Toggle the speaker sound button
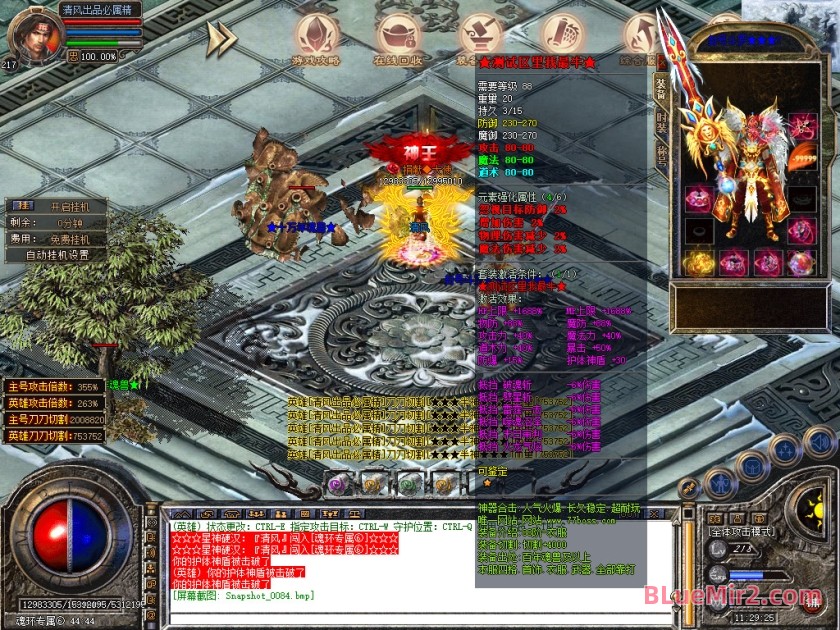Viewport: 840px width, 630px height. click(x=819, y=441)
